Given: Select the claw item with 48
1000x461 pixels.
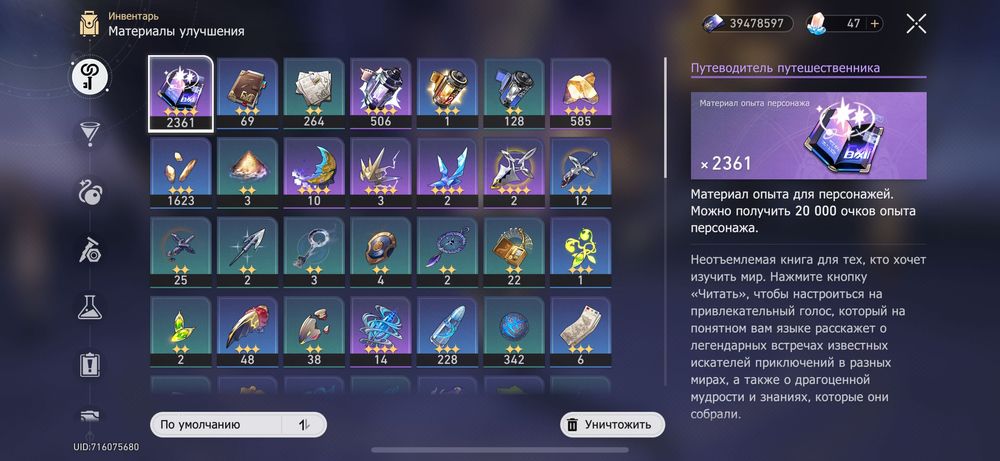Looking at the screenshot, I should pos(247,331).
